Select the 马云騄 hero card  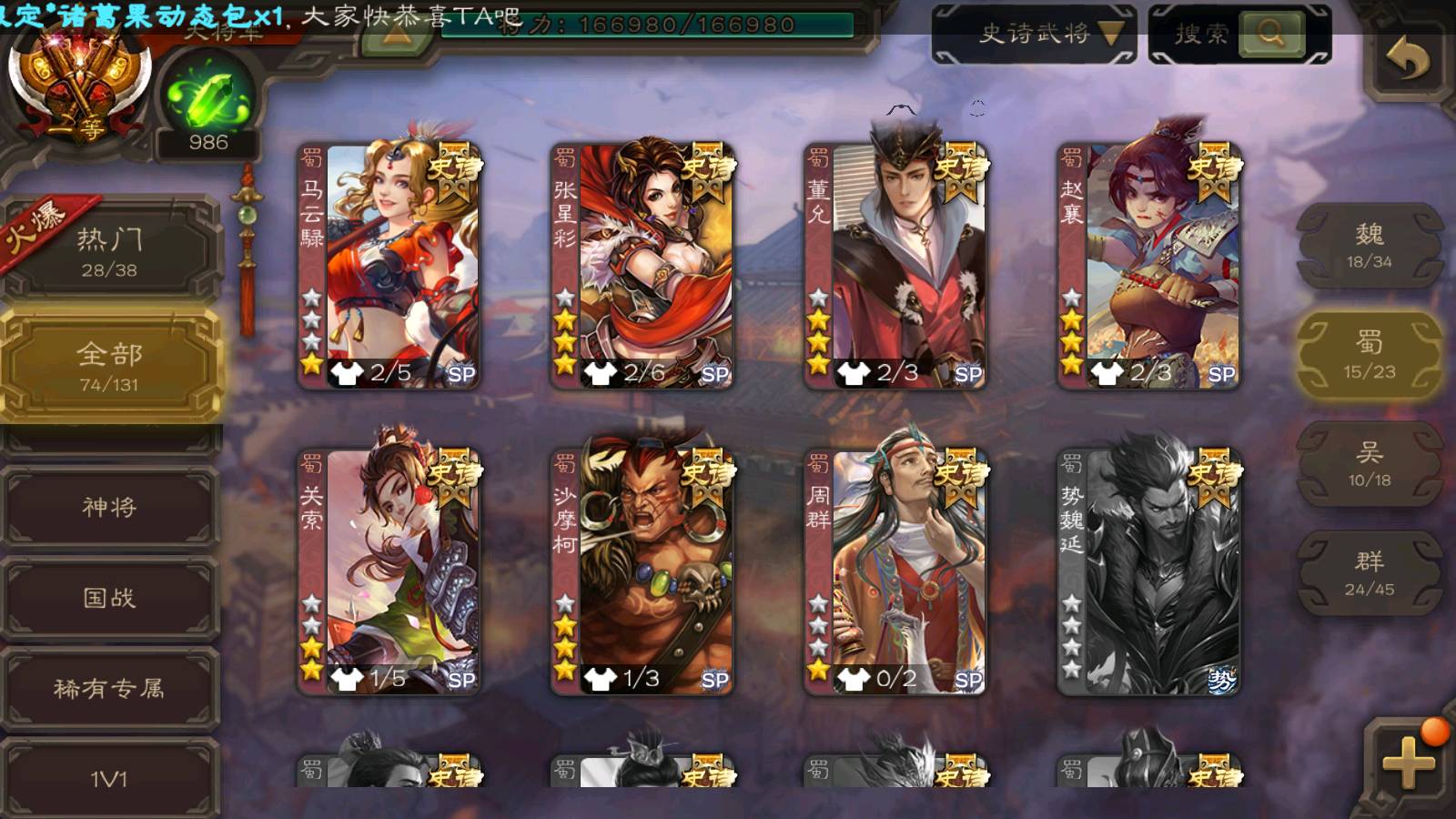click(x=389, y=266)
